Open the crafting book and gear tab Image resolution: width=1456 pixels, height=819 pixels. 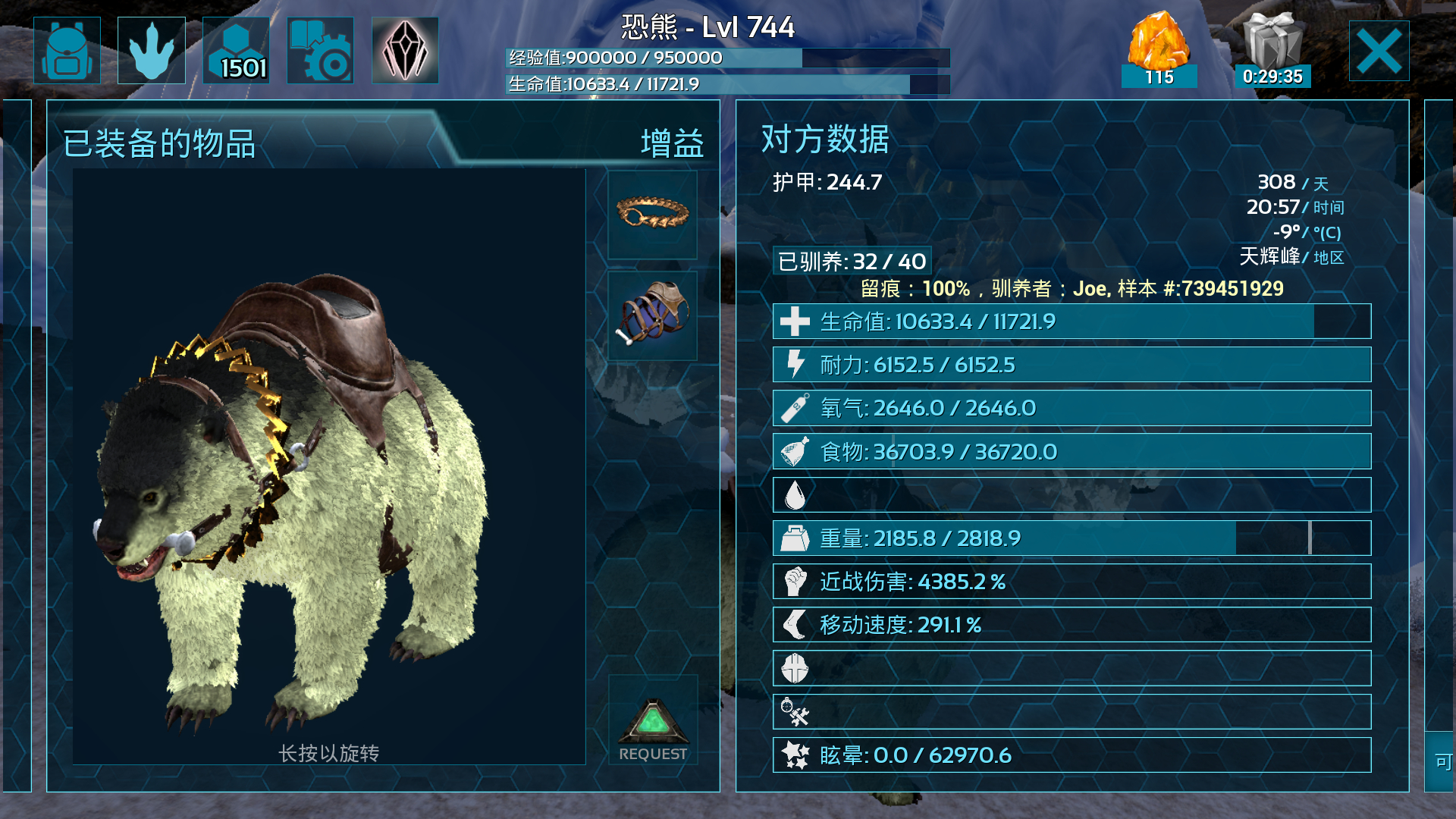pyautogui.click(x=320, y=50)
